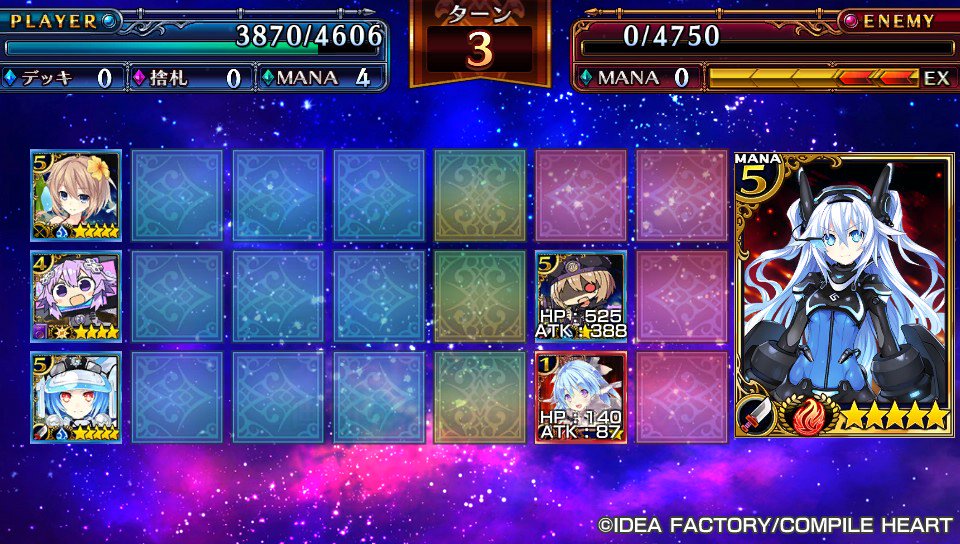Click the enemy EX gauge
960x544 pixels.
point(828,77)
